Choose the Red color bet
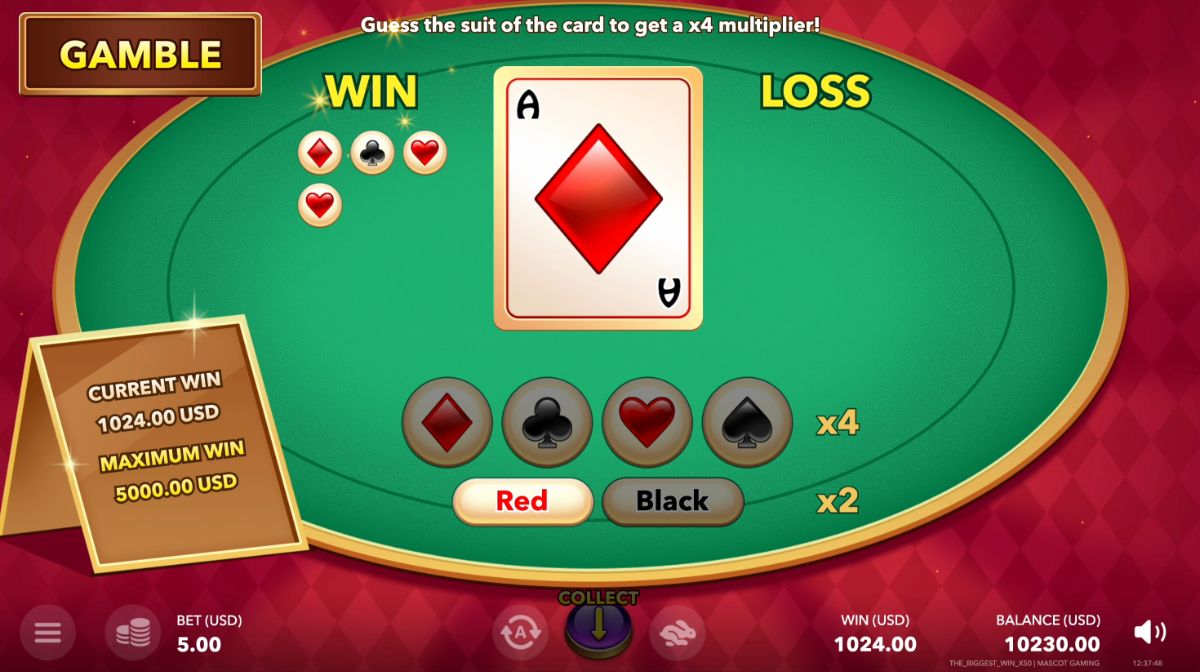The image size is (1200, 672). 523,501
